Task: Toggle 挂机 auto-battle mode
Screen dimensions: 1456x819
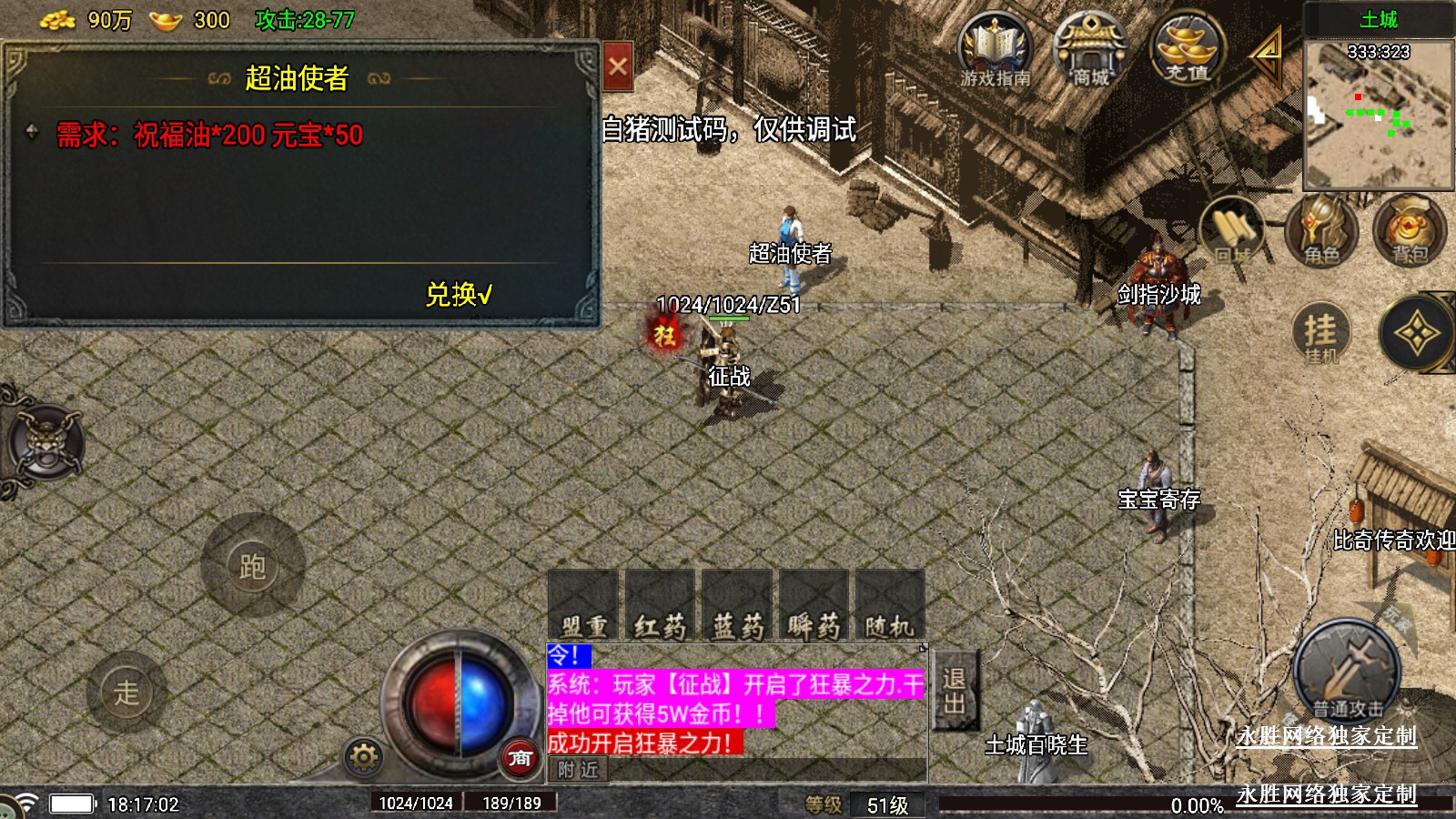Action: [1320, 333]
